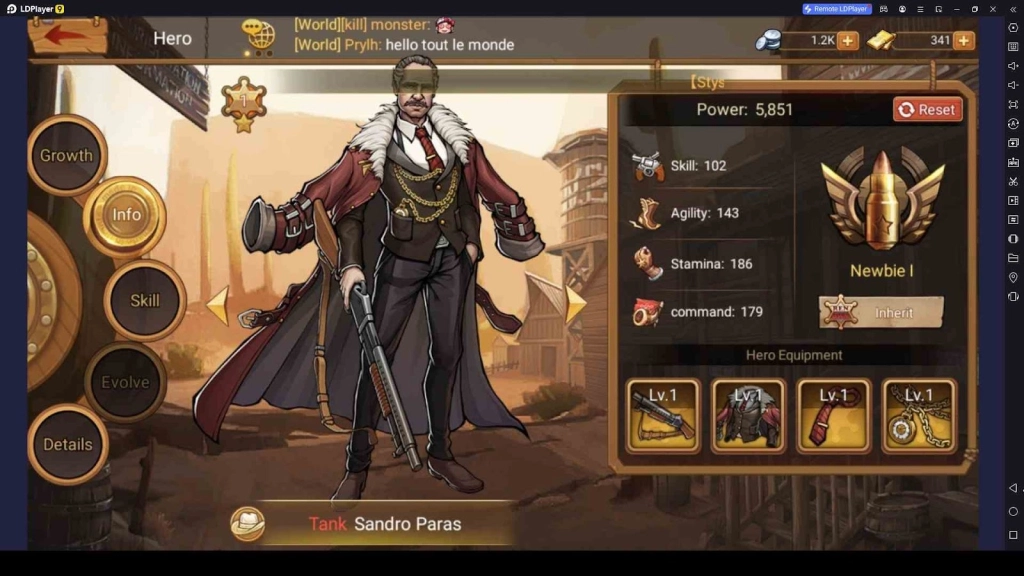
Task: Select the vest armor equipment slot
Action: [x=748, y=415]
